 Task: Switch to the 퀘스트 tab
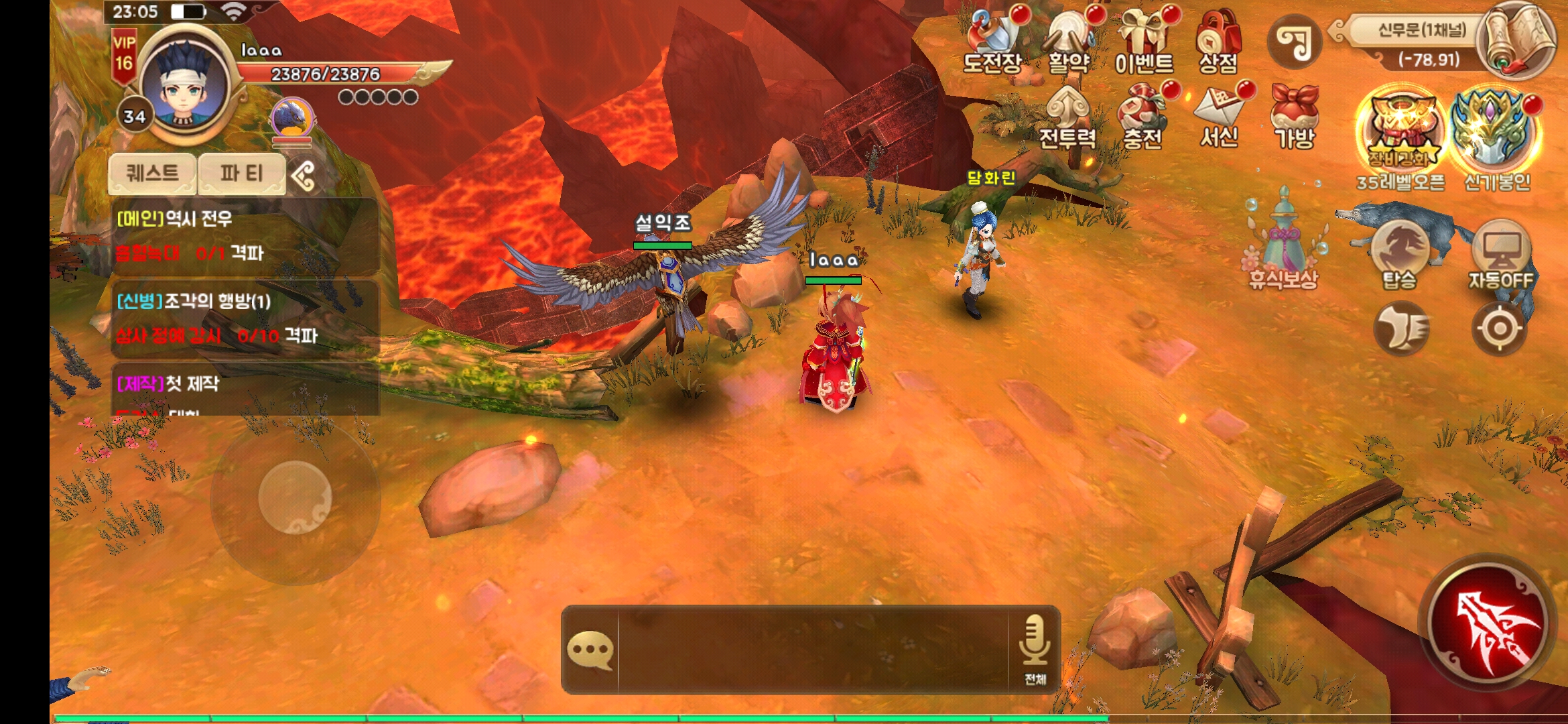click(153, 174)
